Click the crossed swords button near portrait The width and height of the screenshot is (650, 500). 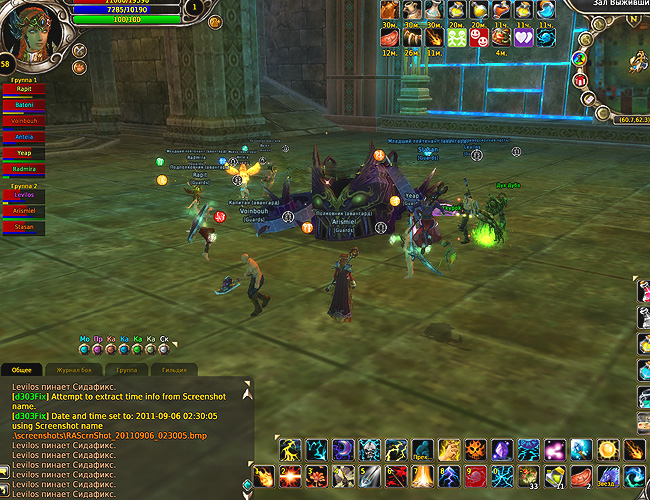(x=80, y=50)
